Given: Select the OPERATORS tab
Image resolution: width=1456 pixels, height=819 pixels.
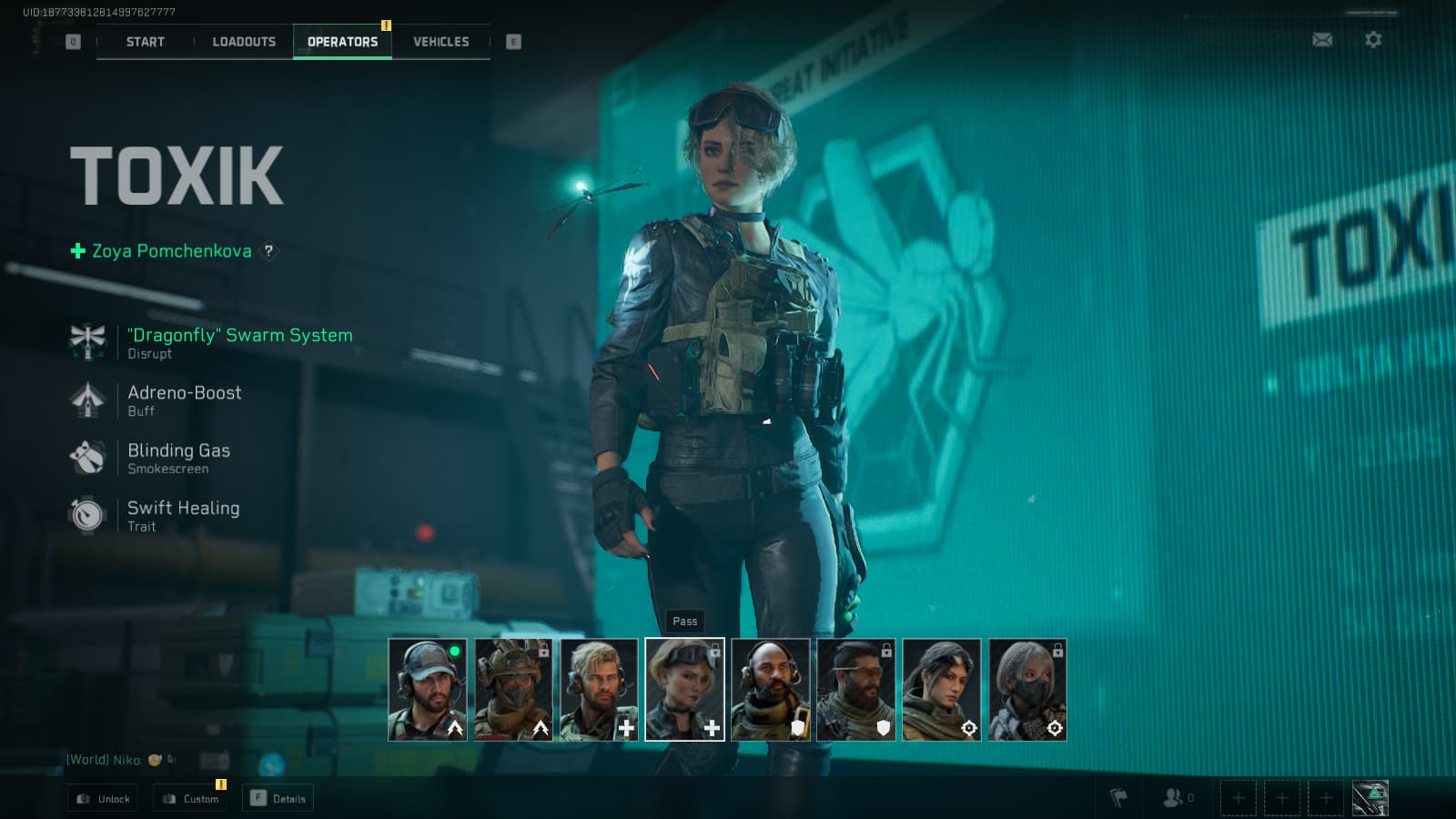Looking at the screenshot, I should click(x=342, y=42).
